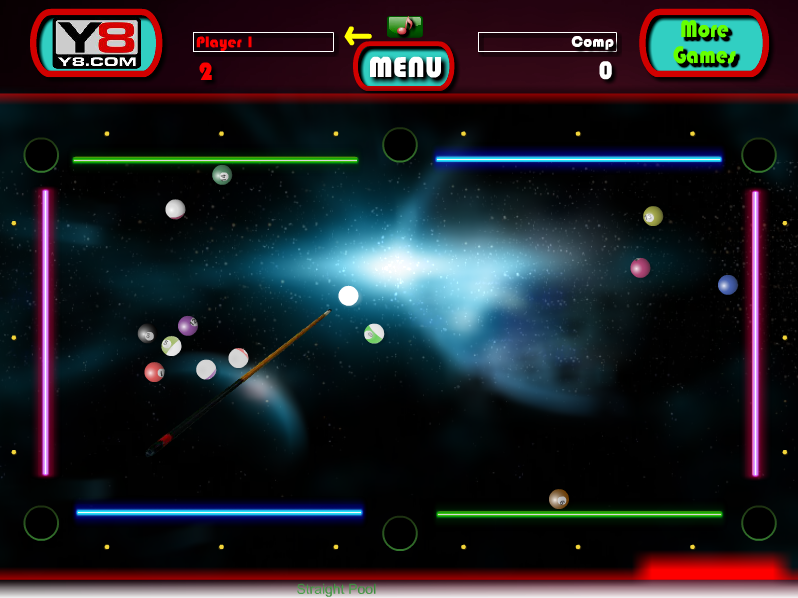
Task: Click the More Games button
Action: point(704,43)
